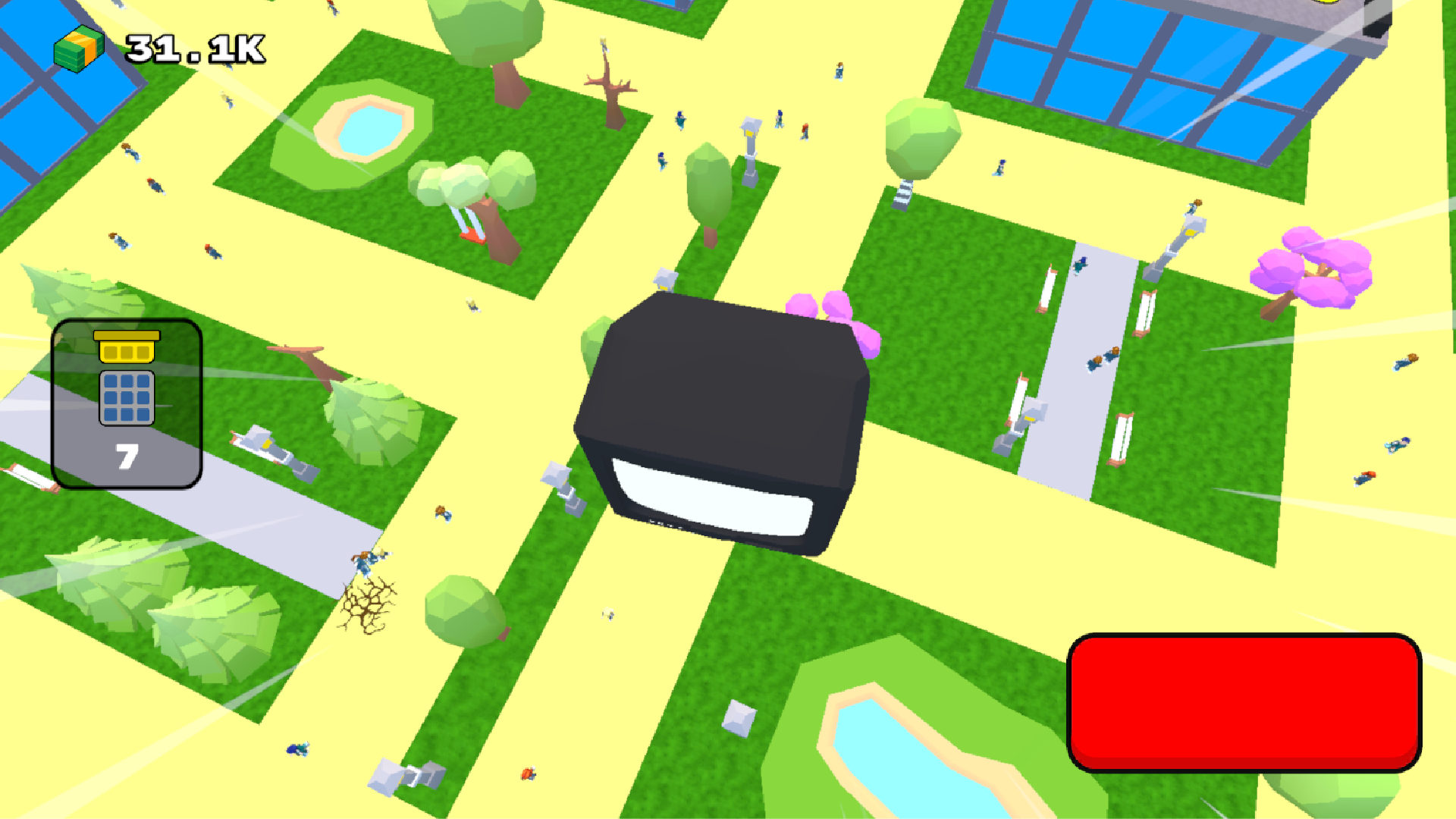Select the yellow awning icon in the quest panel

pos(127,348)
